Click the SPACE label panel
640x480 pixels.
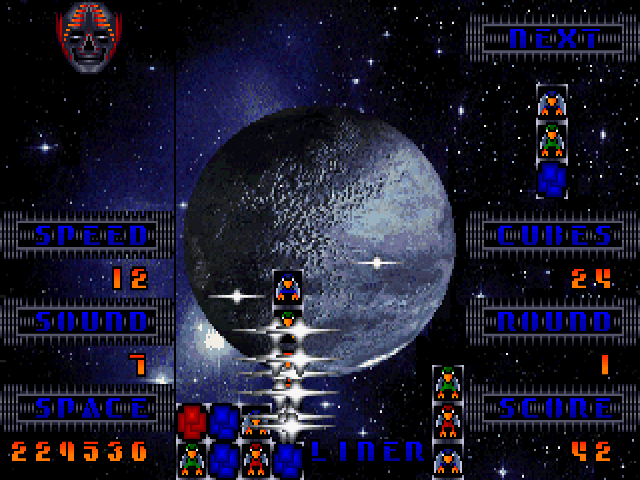click(x=89, y=408)
